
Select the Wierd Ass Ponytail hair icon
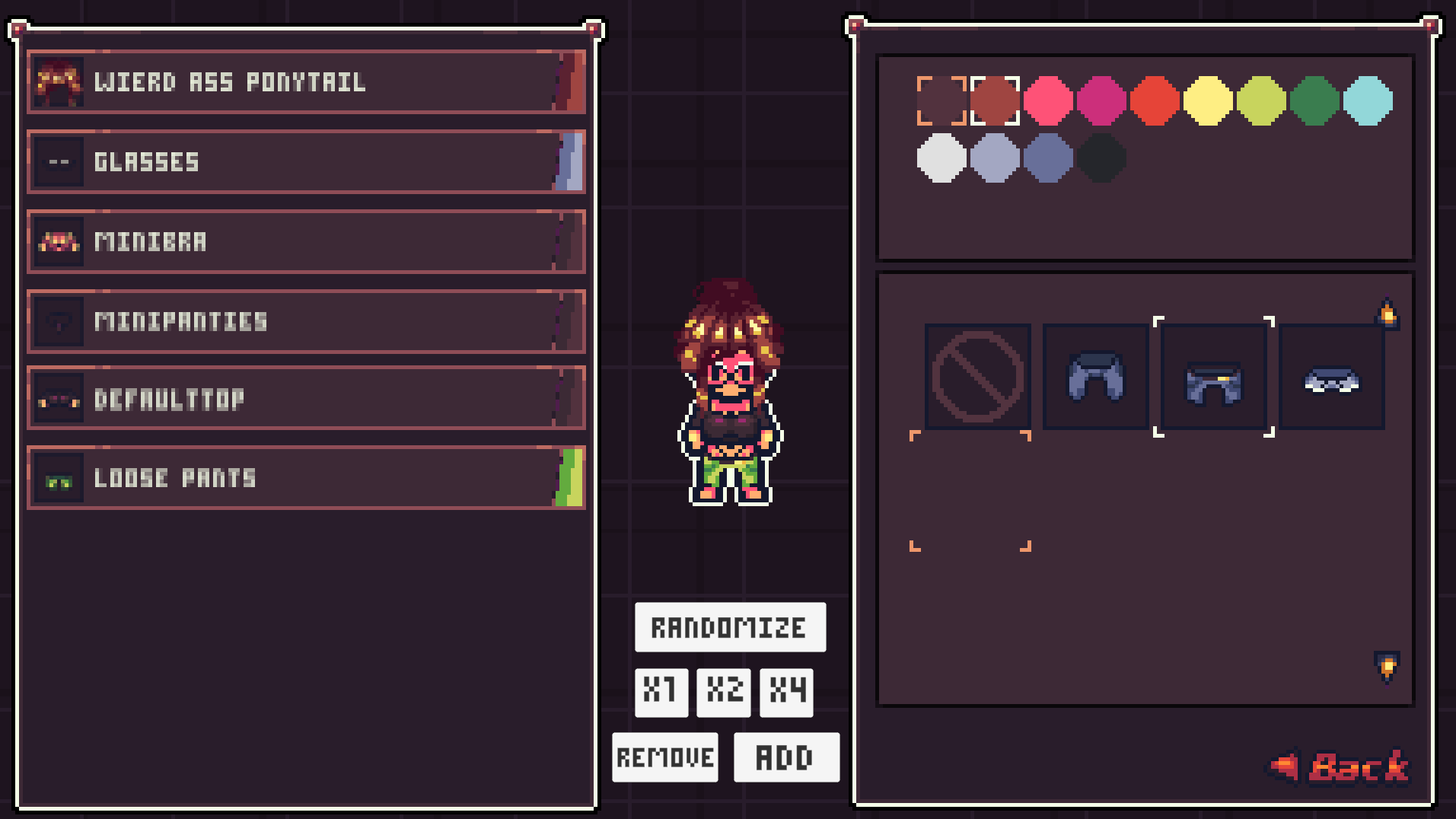click(59, 81)
